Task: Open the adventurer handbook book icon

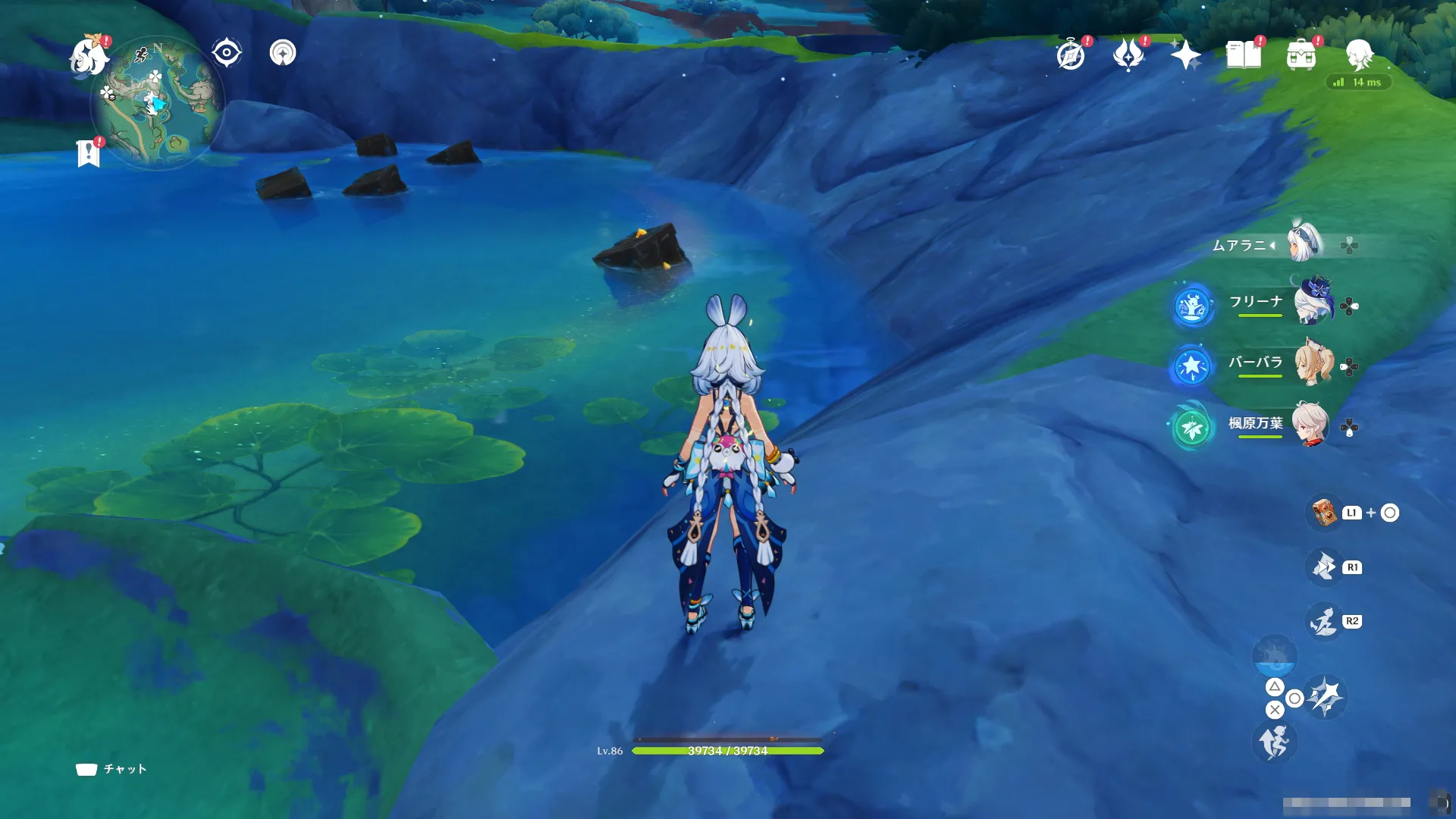Action: [x=1244, y=55]
